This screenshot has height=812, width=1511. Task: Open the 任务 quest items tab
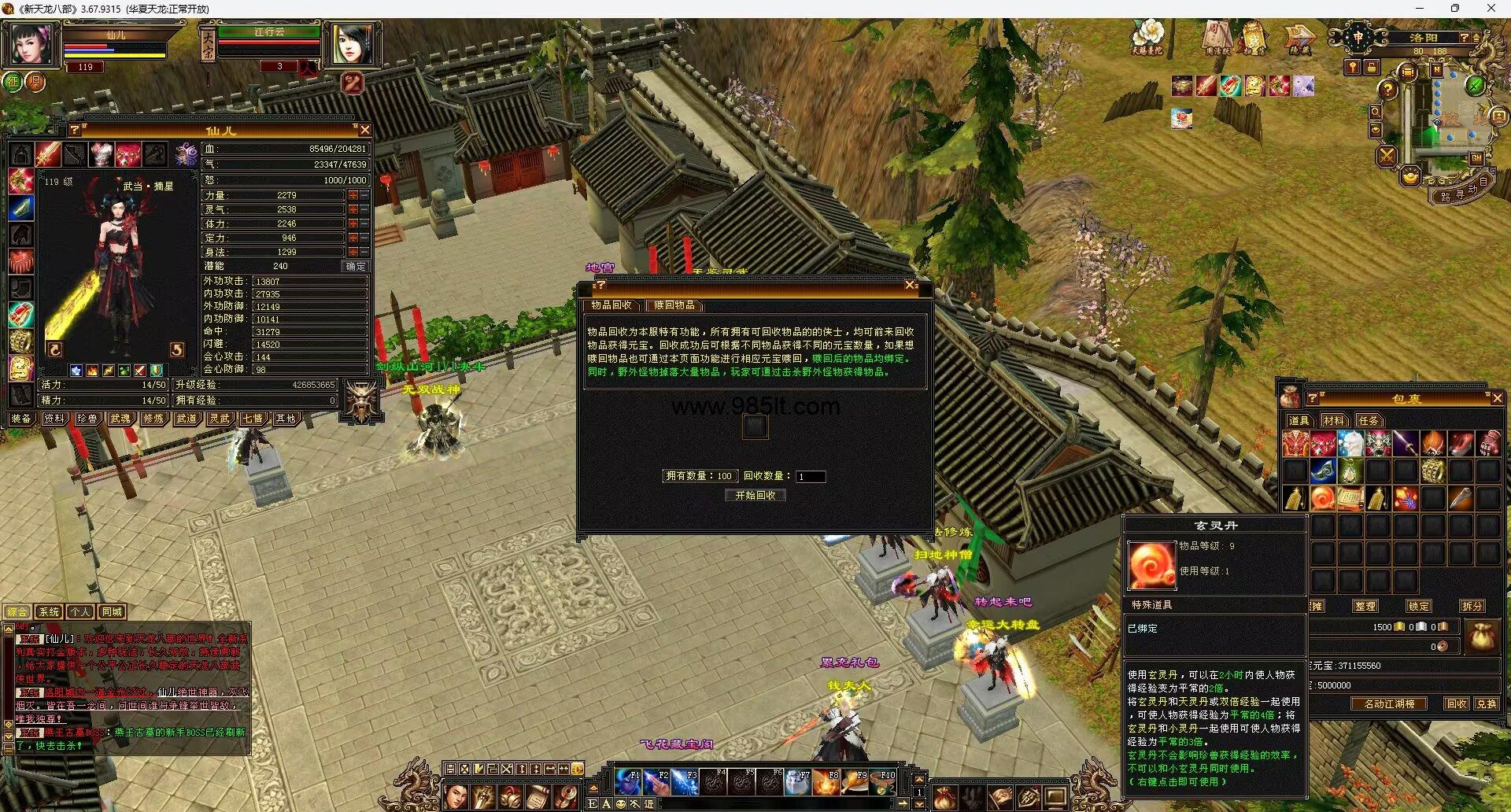tap(1369, 421)
